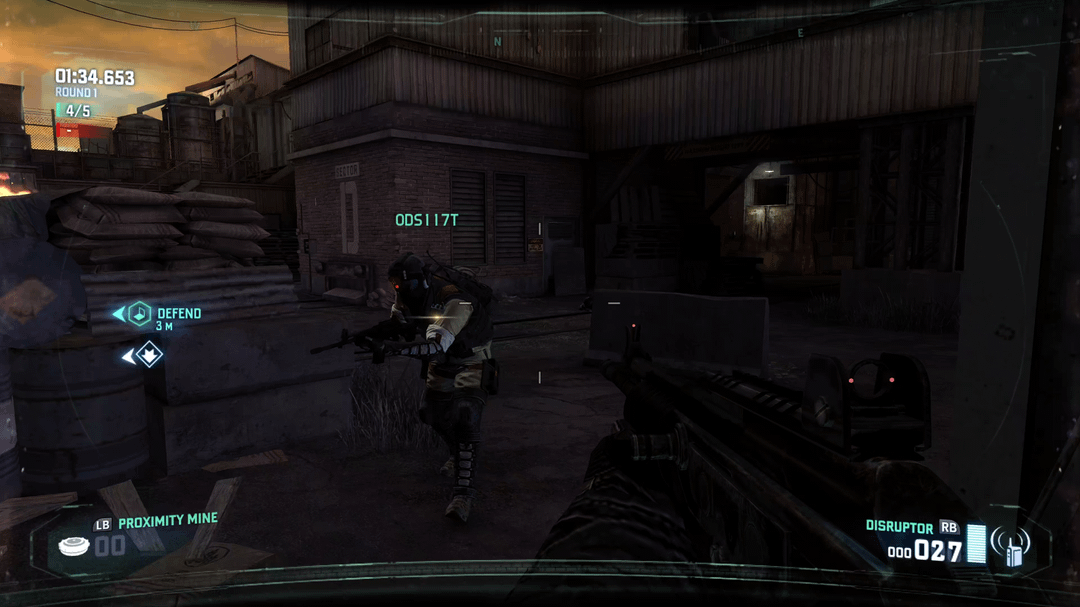Click the ODS117T player name tag
The image size is (1080, 607).
pyautogui.click(x=426, y=220)
